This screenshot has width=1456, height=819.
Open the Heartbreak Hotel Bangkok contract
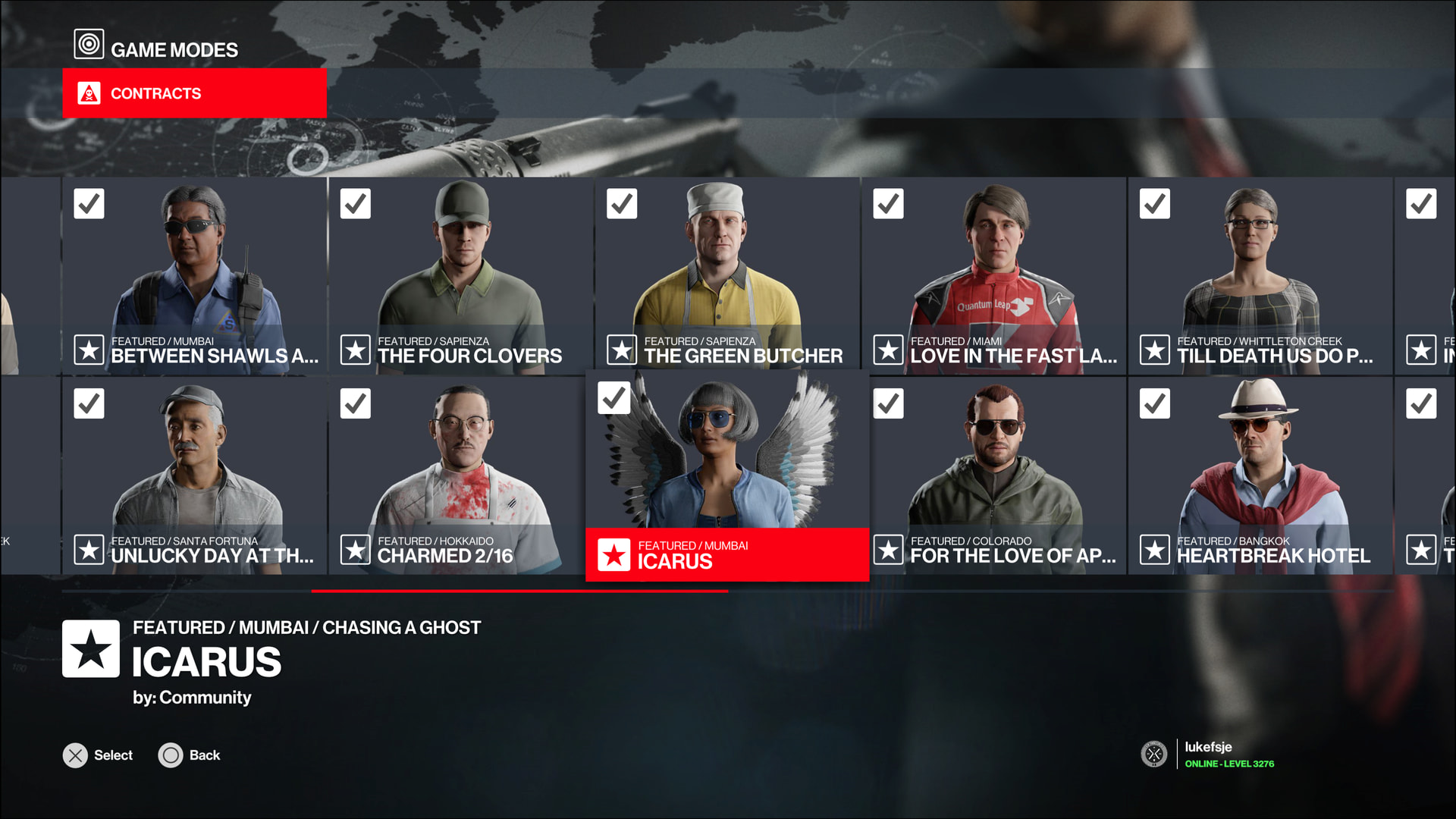(1260, 476)
